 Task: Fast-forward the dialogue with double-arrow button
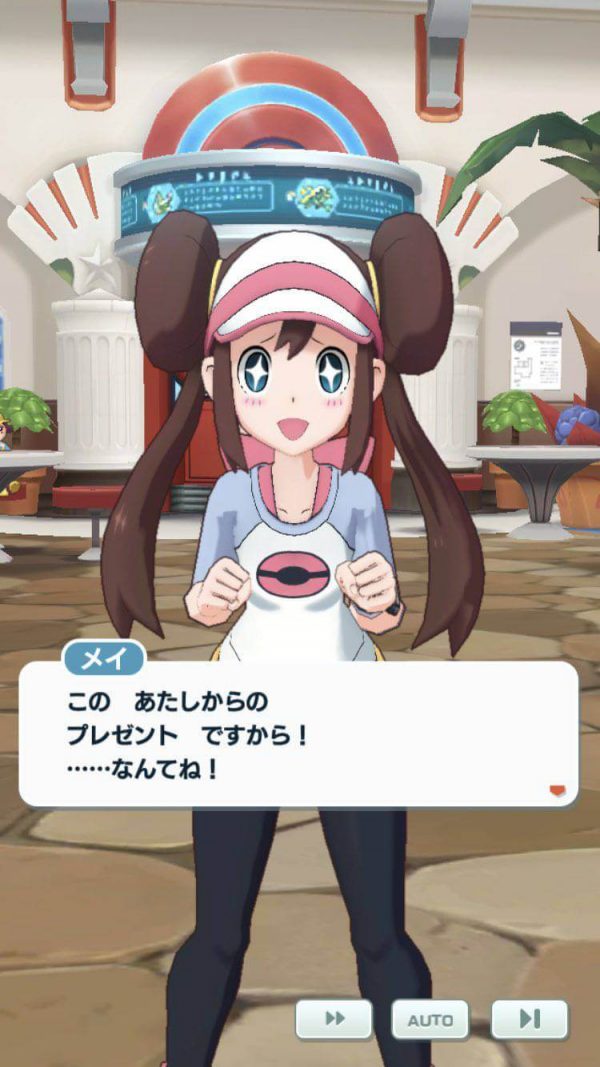click(334, 1019)
